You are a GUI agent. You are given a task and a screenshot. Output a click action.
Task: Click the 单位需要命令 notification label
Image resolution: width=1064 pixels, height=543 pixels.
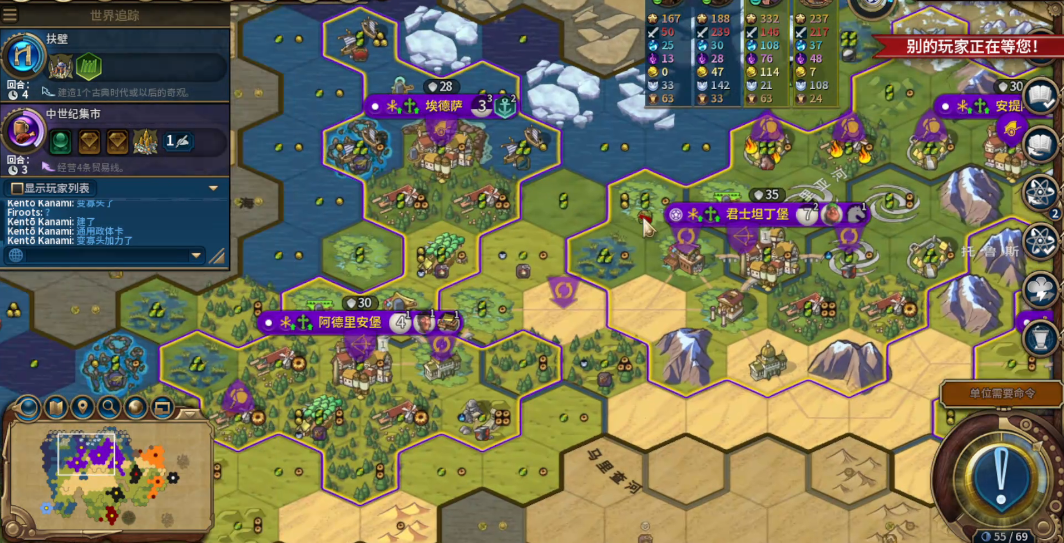(1001, 393)
